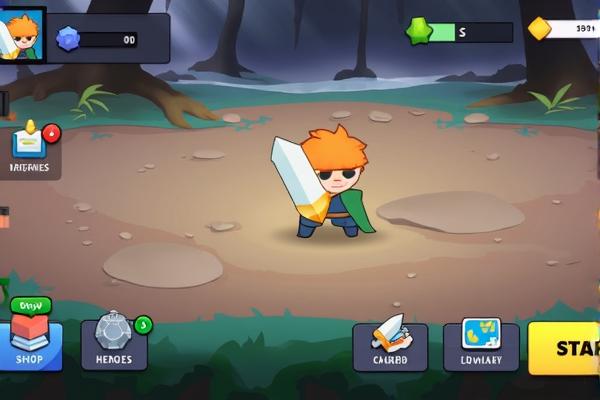Select the green gem currency counter
The height and width of the screenshot is (400, 600).
click(x=460, y=32)
